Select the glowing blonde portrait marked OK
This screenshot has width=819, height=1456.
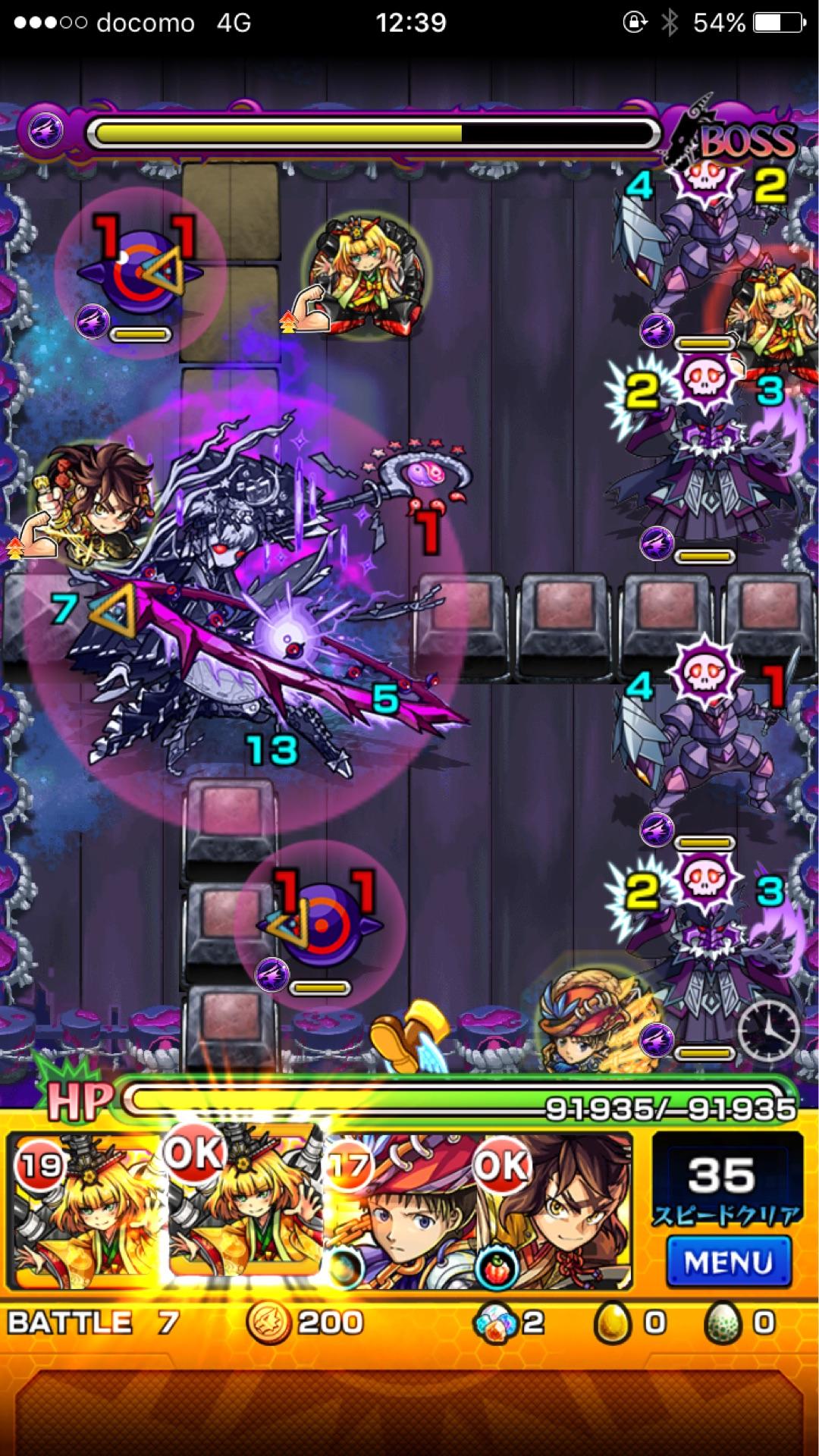[x=244, y=1206]
